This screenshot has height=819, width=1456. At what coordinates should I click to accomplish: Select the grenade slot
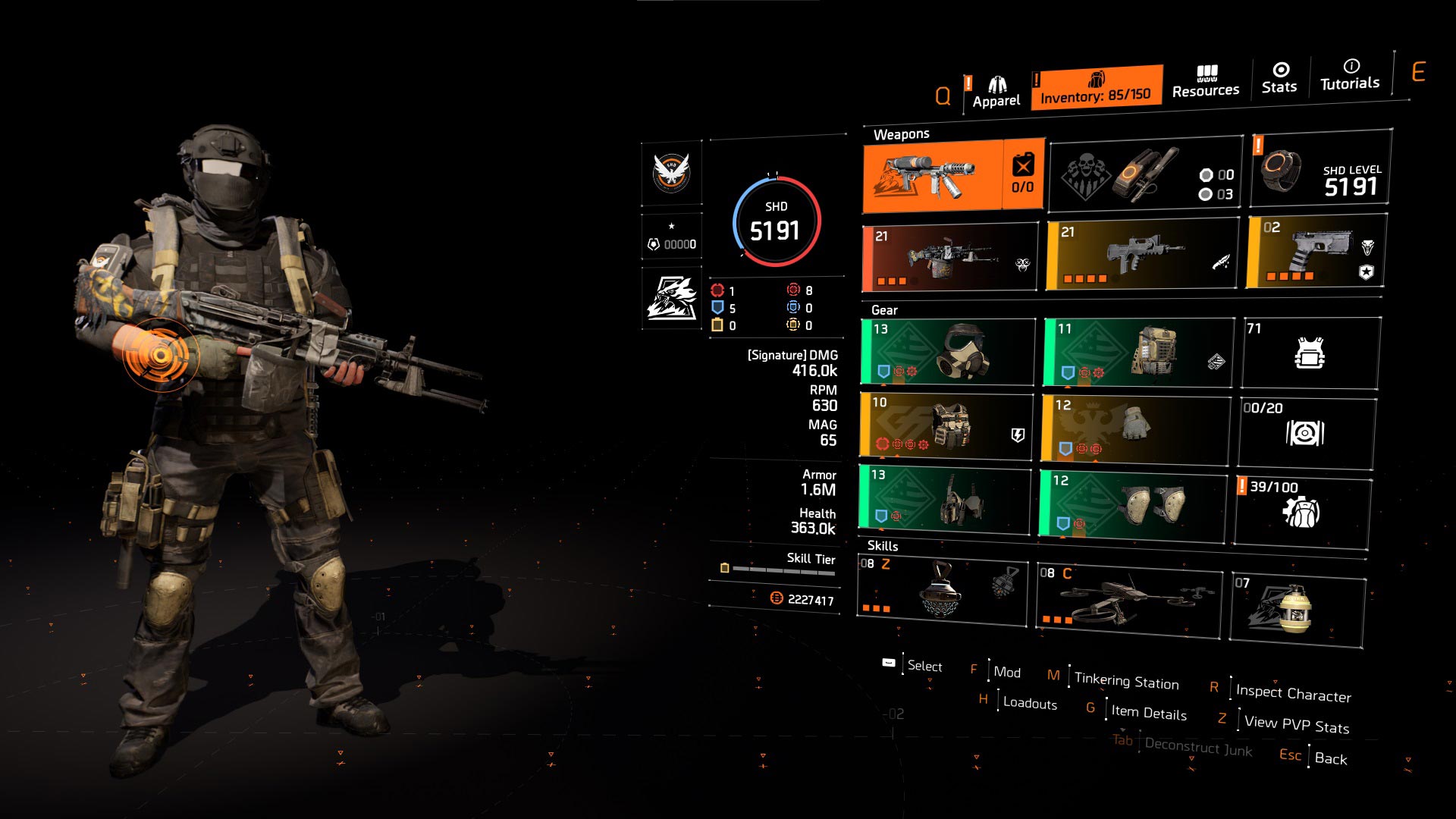coord(1298,609)
